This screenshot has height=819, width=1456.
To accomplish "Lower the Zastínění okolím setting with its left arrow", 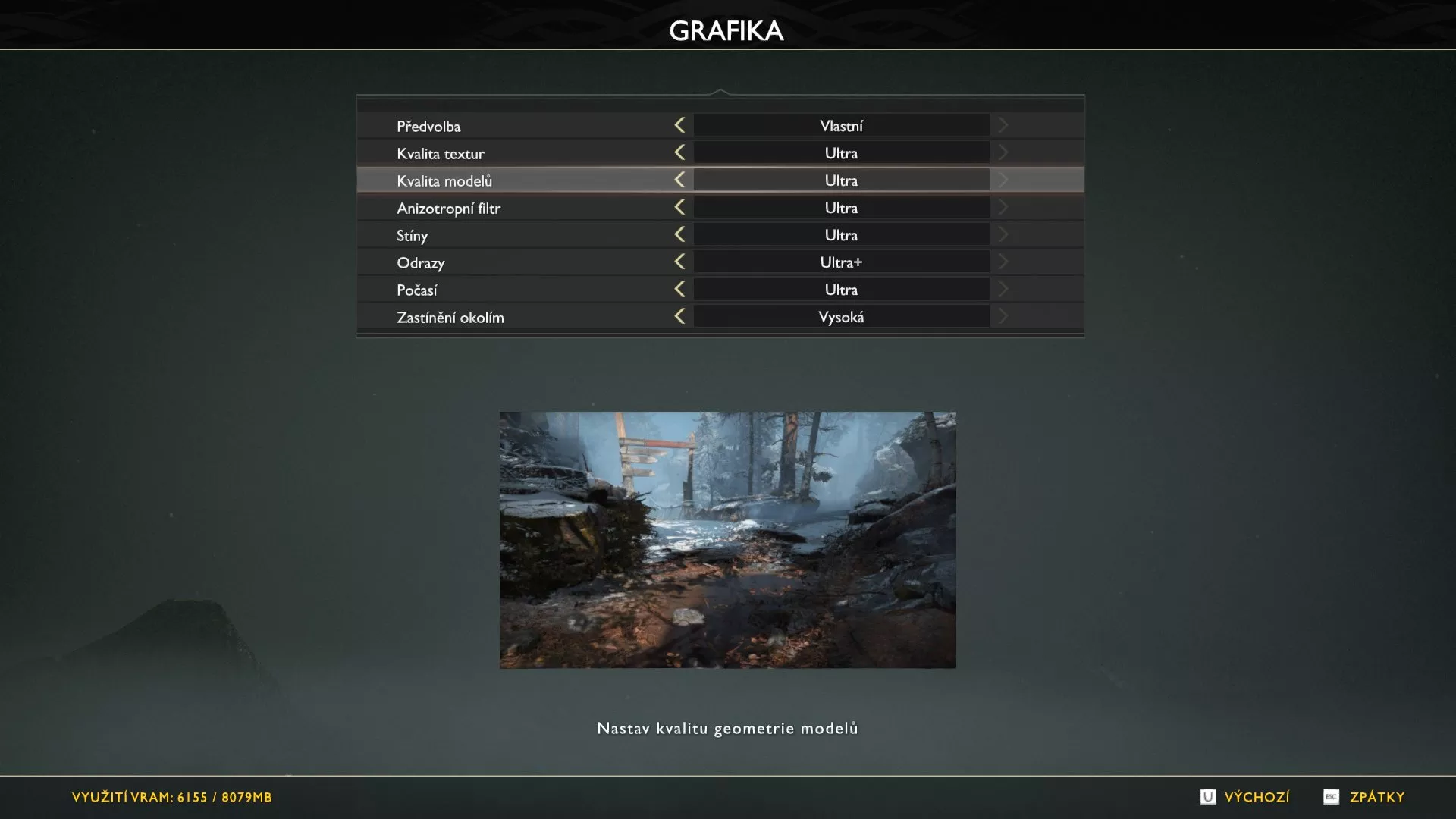I will coord(679,316).
